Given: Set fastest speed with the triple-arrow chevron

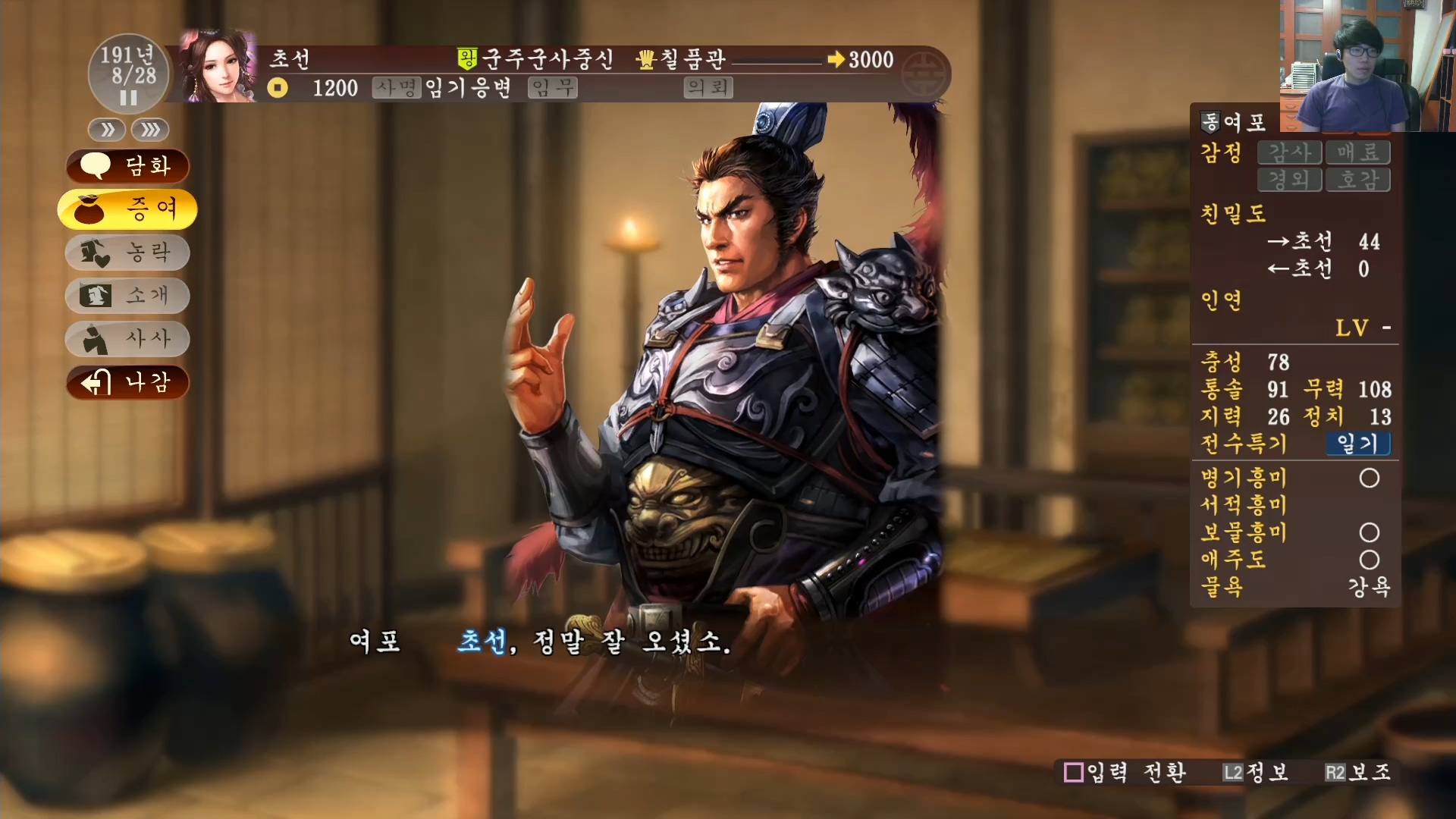Looking at the screenshot, I should [x=149, y=130].
